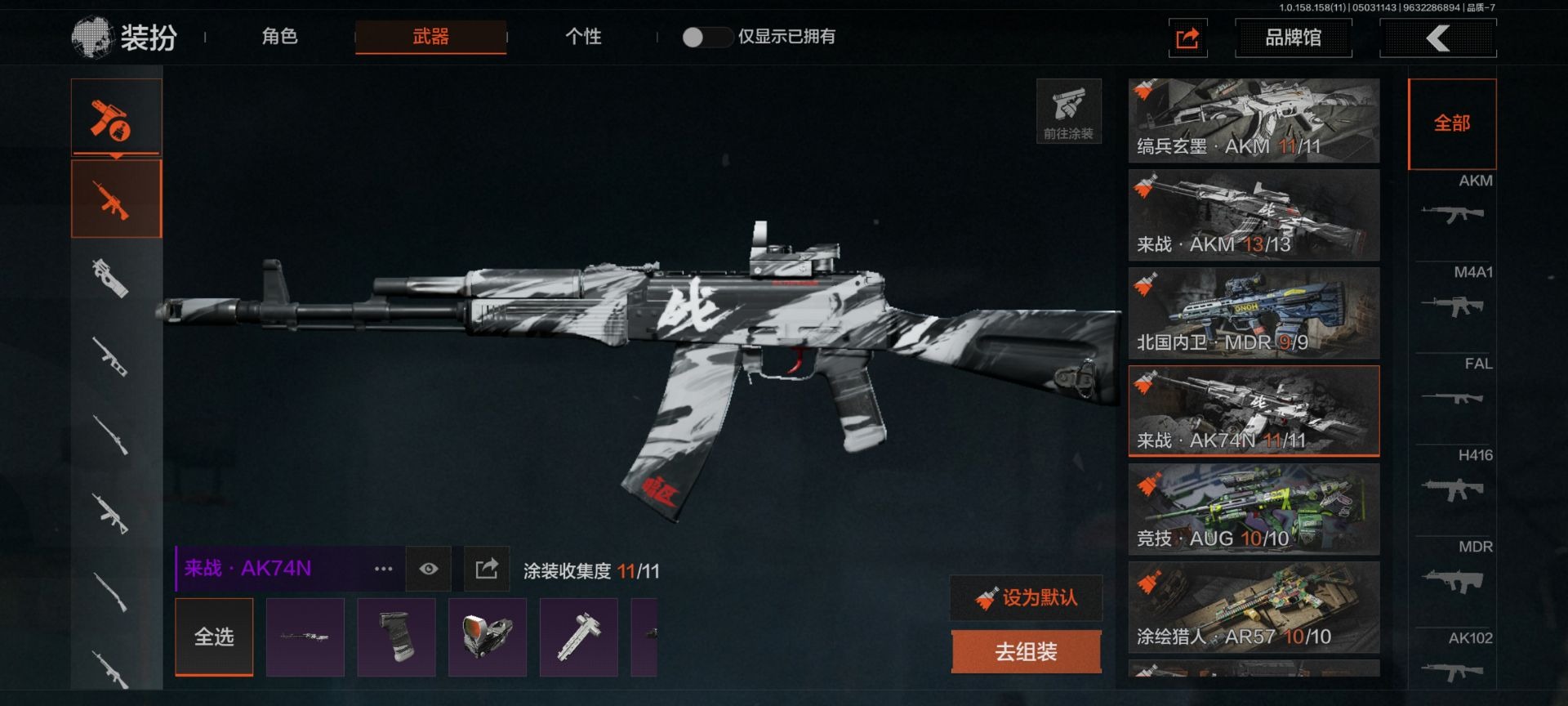Screen dimensions: 1568x706
Task: Select the red dot sight part
Action: click(488, 637)
